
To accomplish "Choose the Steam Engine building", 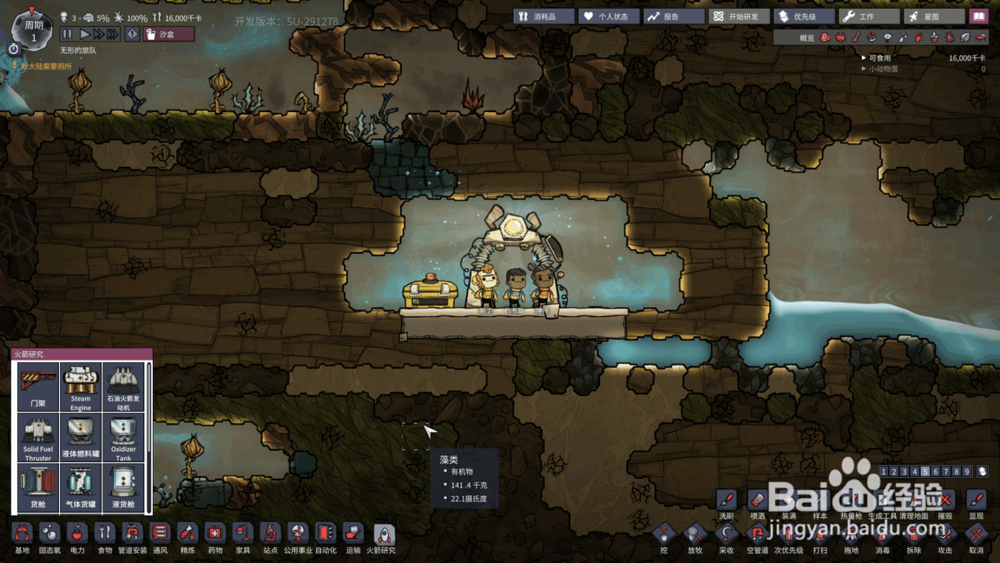I will click(x=80, y=384).
